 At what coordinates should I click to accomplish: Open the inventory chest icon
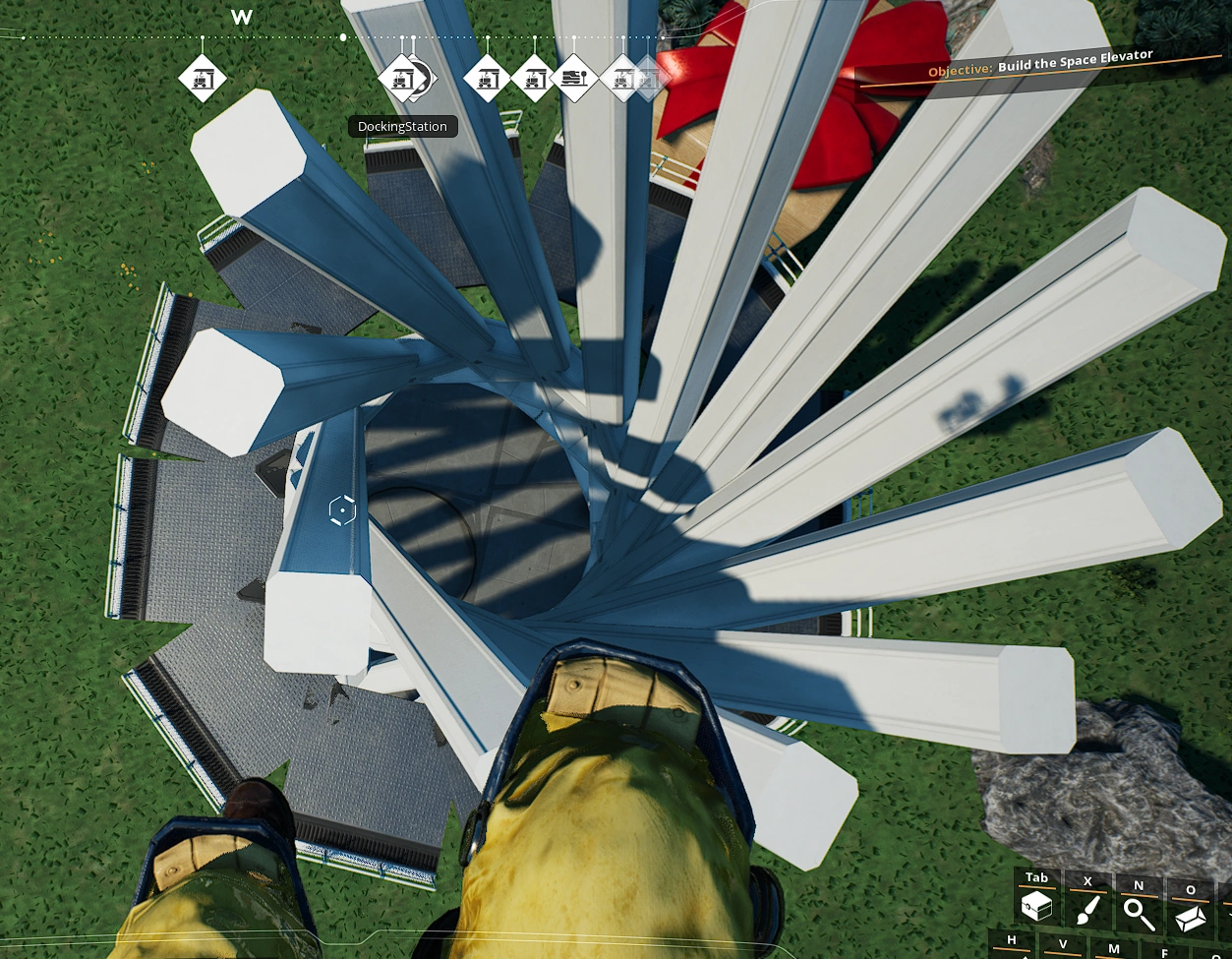click(x=1036, y=908)
